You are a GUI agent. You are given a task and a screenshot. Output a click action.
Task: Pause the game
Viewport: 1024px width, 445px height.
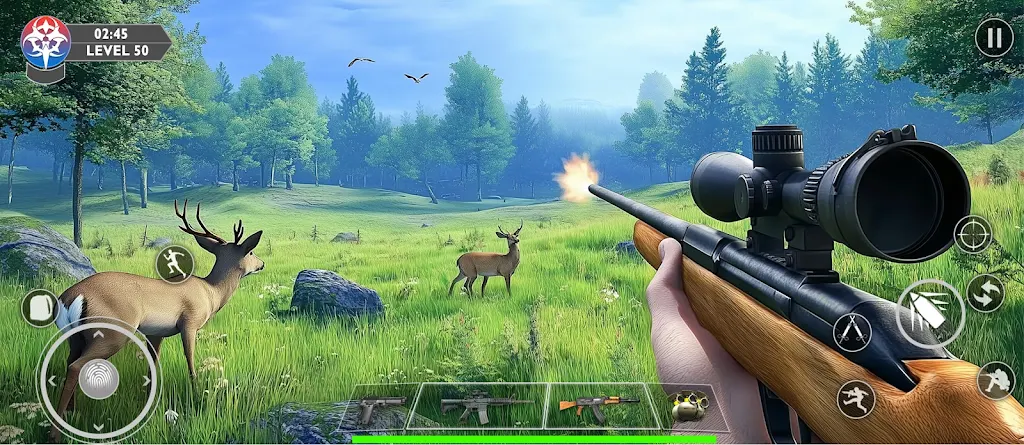pyautogui.click(x=993, y=39)
